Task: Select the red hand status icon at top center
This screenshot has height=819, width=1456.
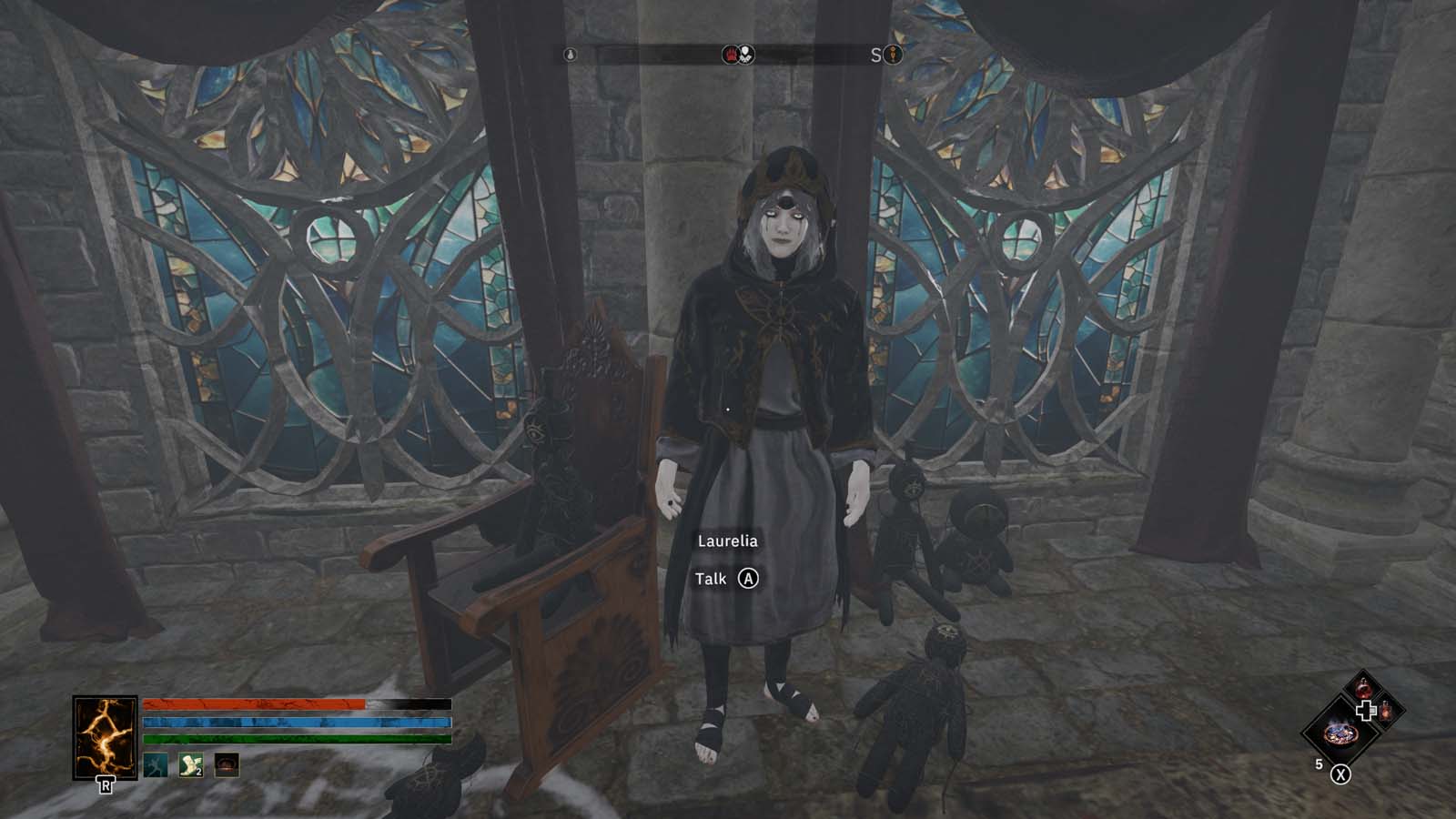Action: coord(731,54)
